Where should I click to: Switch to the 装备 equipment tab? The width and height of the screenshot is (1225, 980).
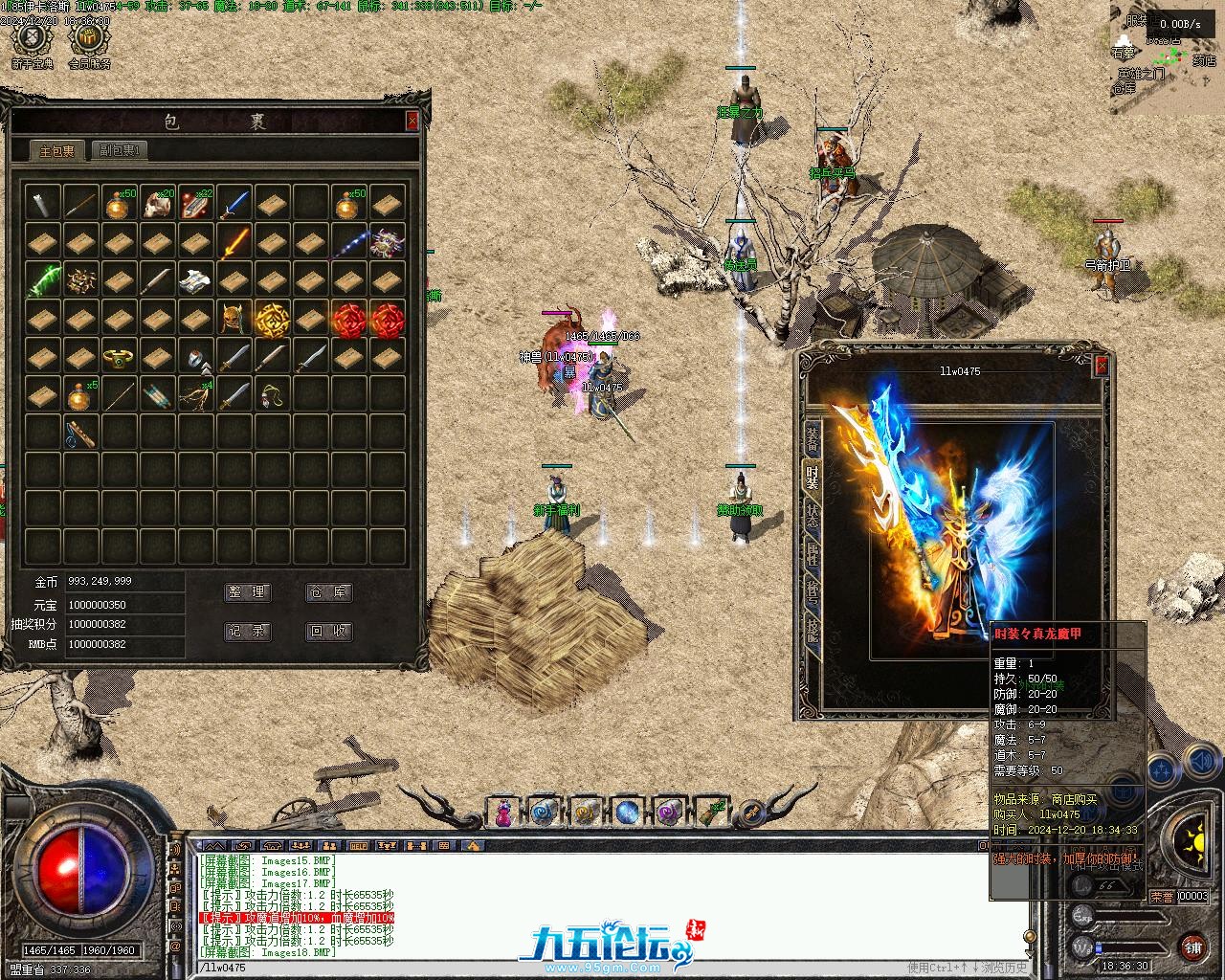(812, 438)
